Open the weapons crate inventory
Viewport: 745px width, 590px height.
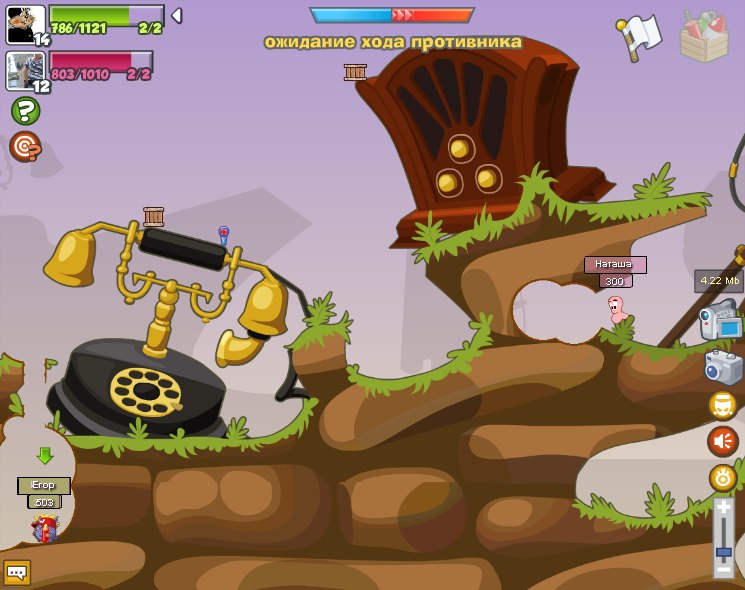703,37
